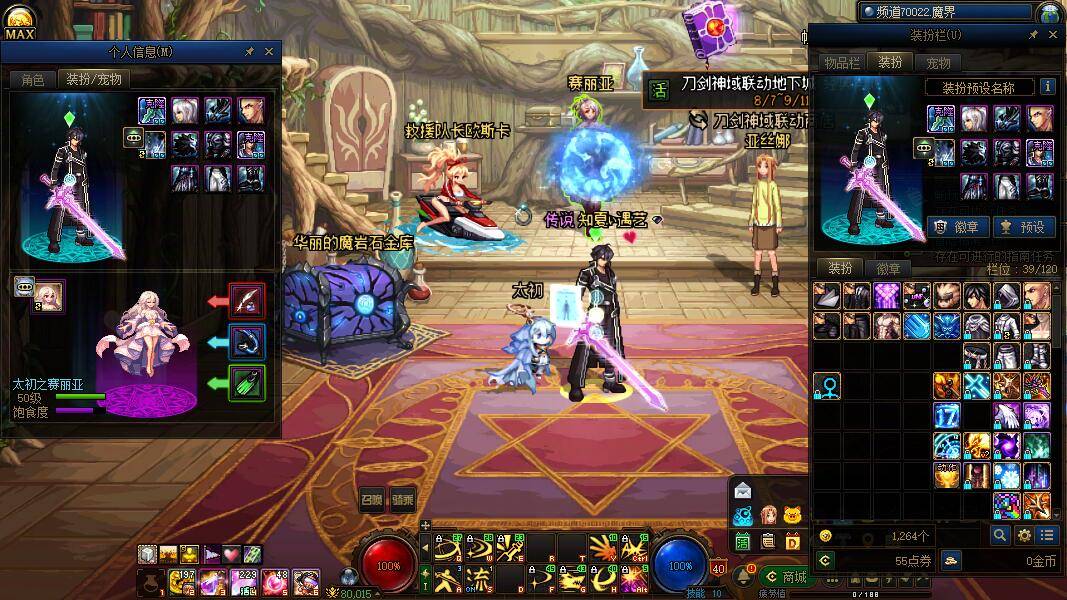Switch to the 角色 tab
The height and width of the screenshot is (600, 1067).
point(32,79)
